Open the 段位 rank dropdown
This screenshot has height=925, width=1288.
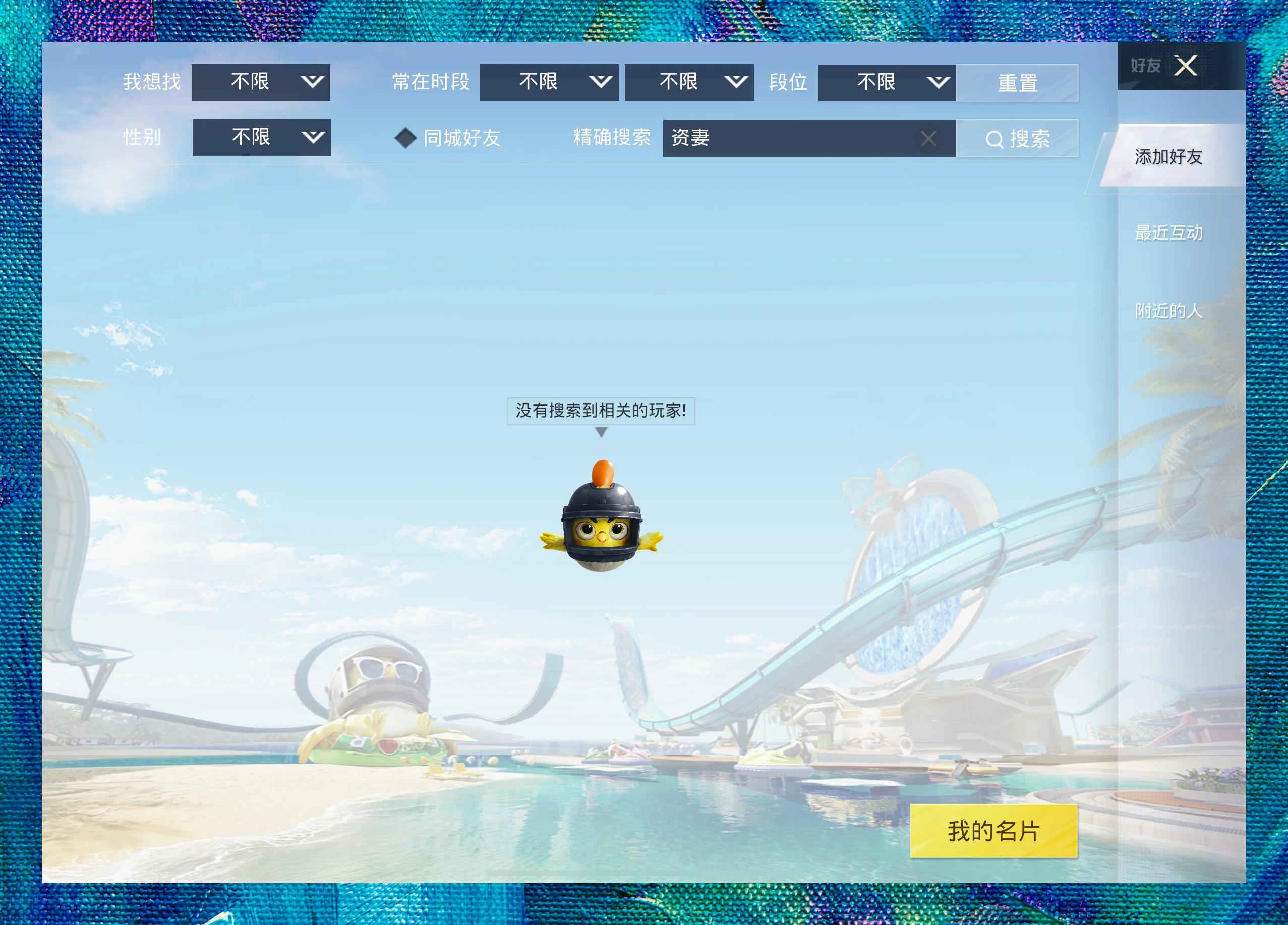click(x=887, y=82)
